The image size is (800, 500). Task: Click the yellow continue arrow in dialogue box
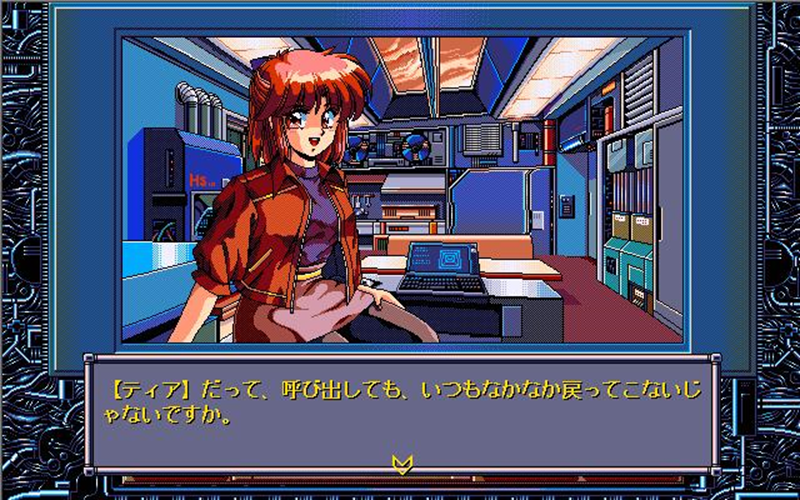coord(402,463)
